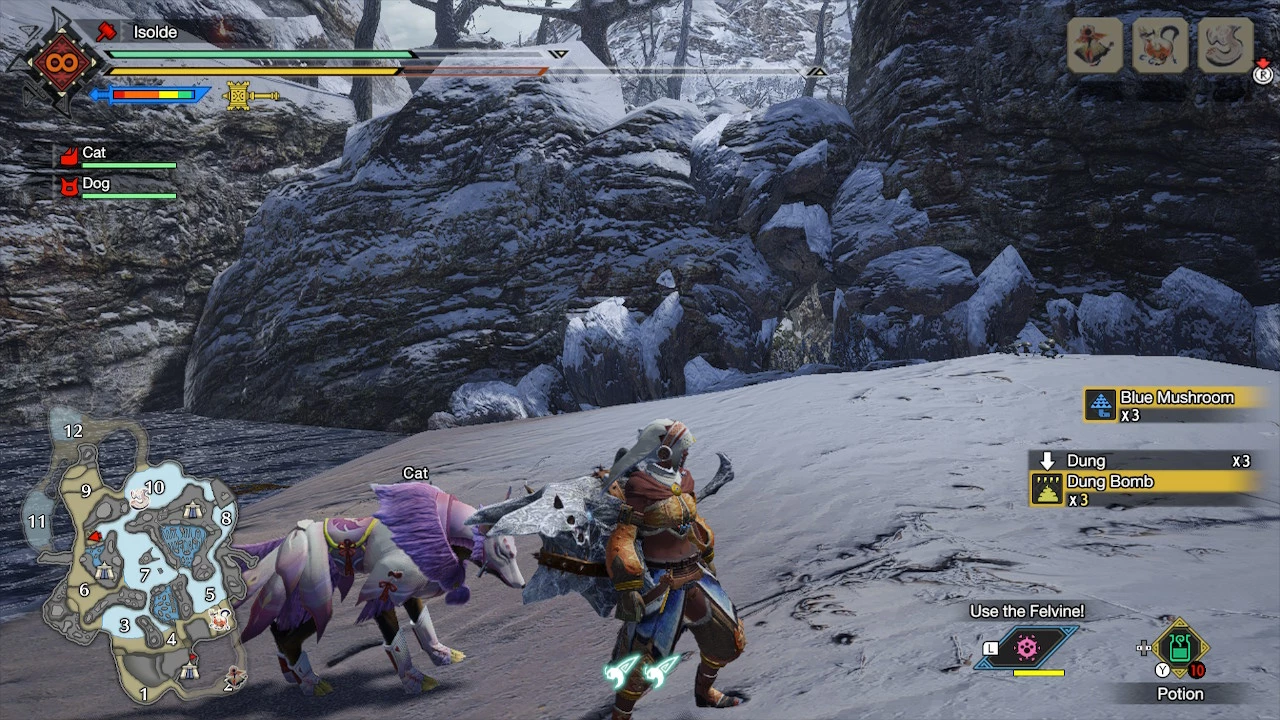Image resolution: width=1280 pixels, height=720 pixels.
Task: Click the area 10 monster marker on minimap
Action: tap(140, 500)
